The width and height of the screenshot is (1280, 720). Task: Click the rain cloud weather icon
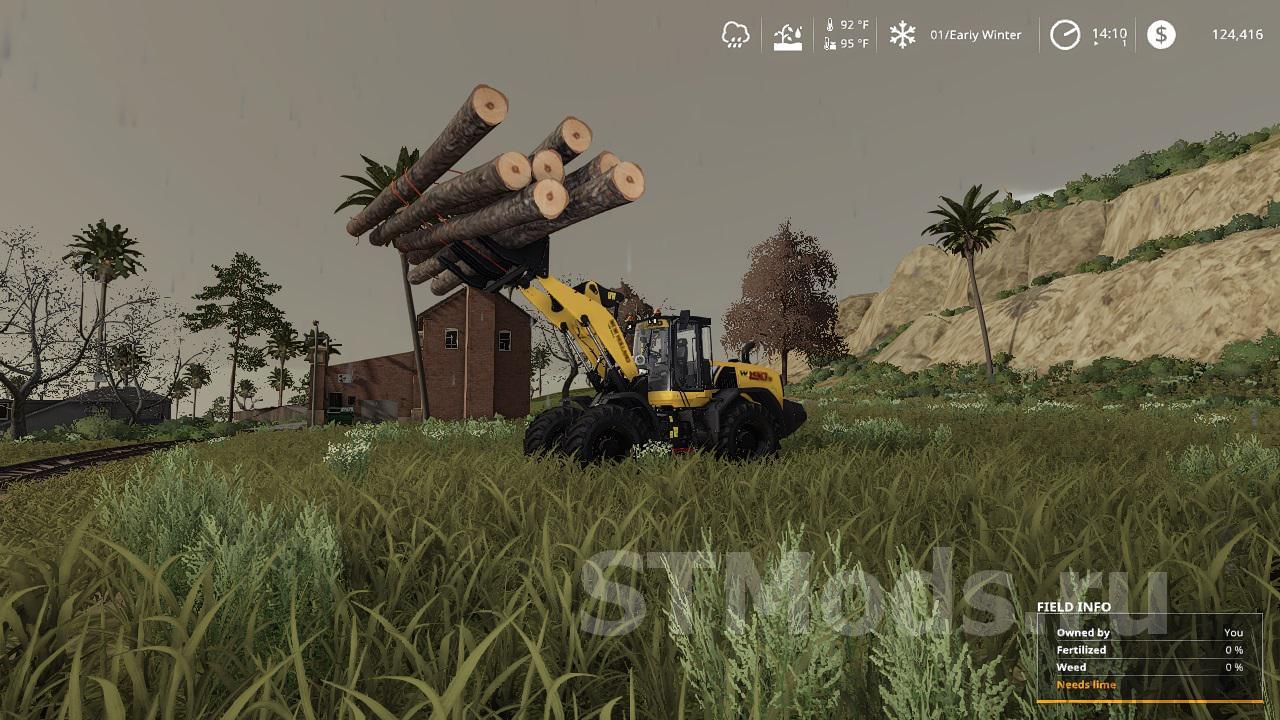(737, 33)
